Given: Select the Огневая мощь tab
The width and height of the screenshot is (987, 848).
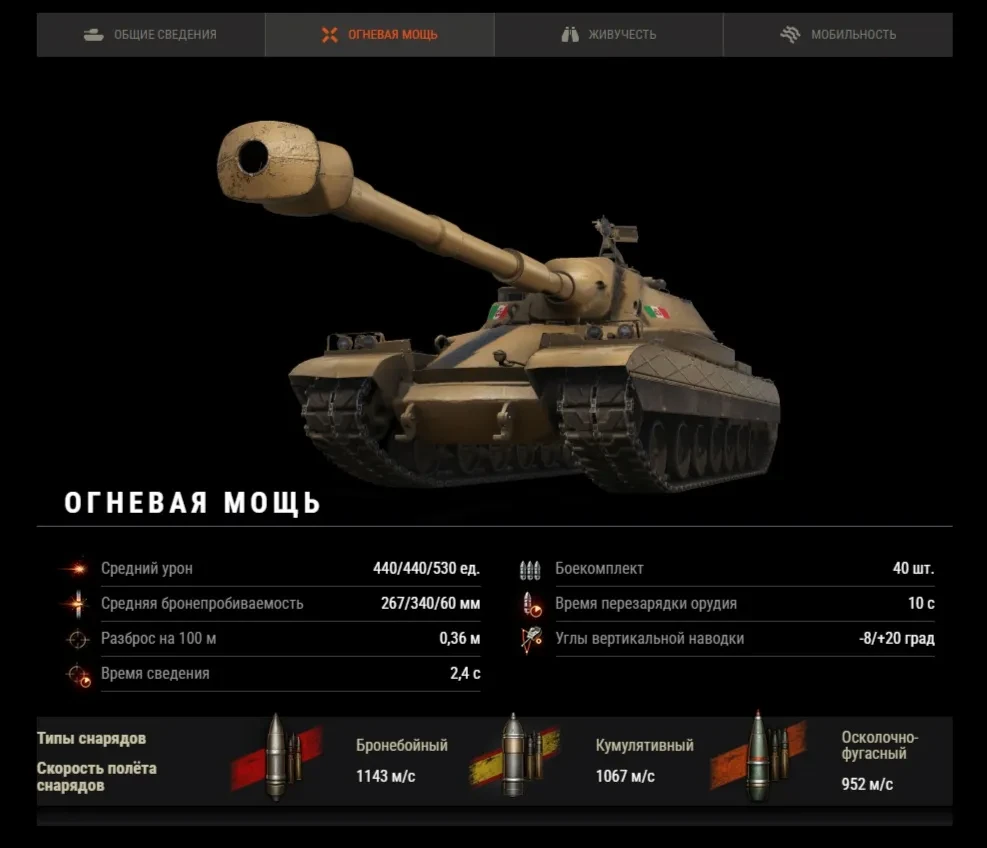Looking at the screenshot, I should pos(380,35).
